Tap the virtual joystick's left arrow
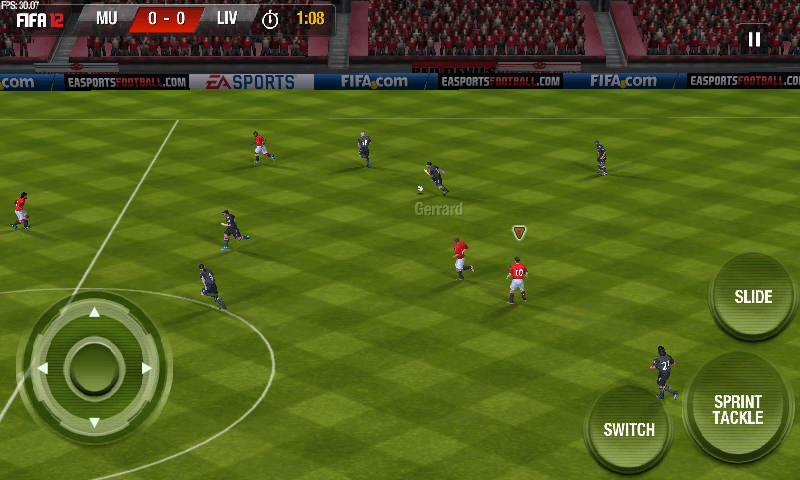The width and height of the screenshot is (800, 480). pyautogui.click(x=43, y=368)
